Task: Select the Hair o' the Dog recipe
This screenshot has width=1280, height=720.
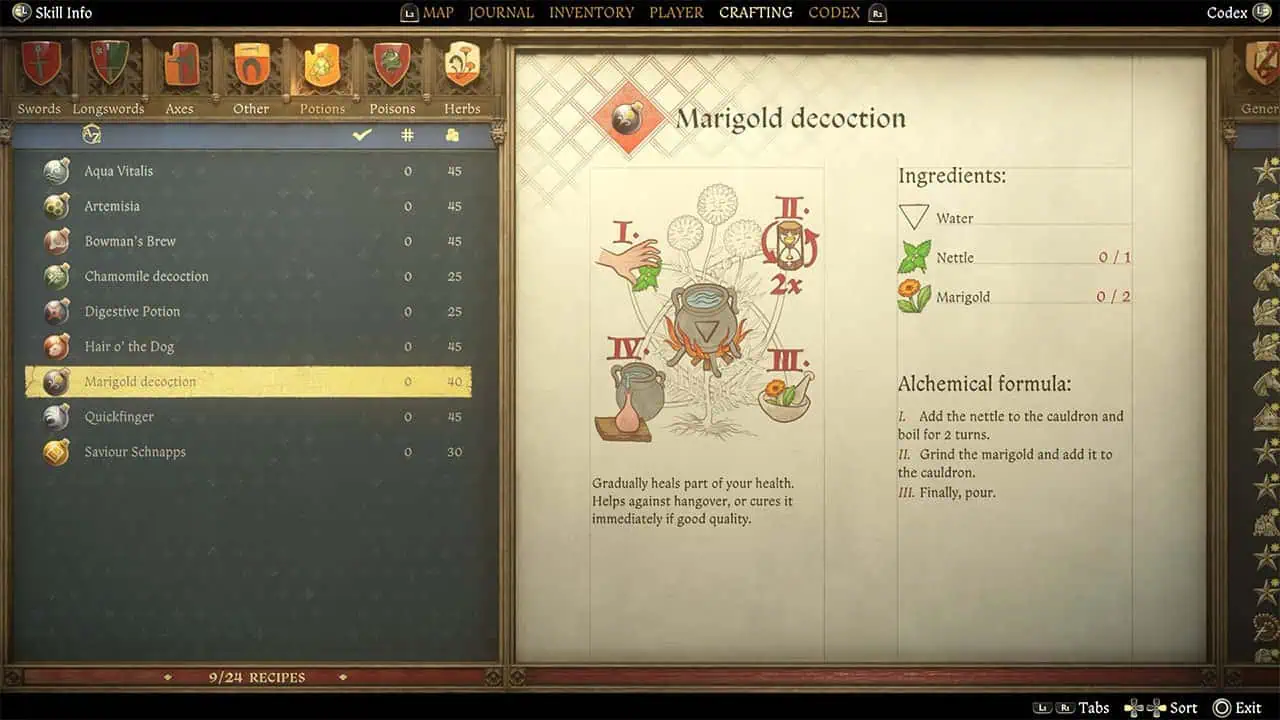Action: pos(129,346)
